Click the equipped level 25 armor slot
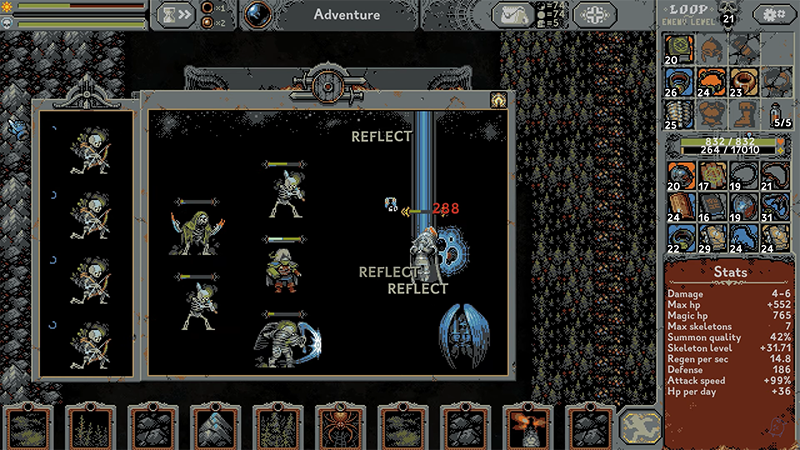Screen dimensions: 800x450 (680, 112)
